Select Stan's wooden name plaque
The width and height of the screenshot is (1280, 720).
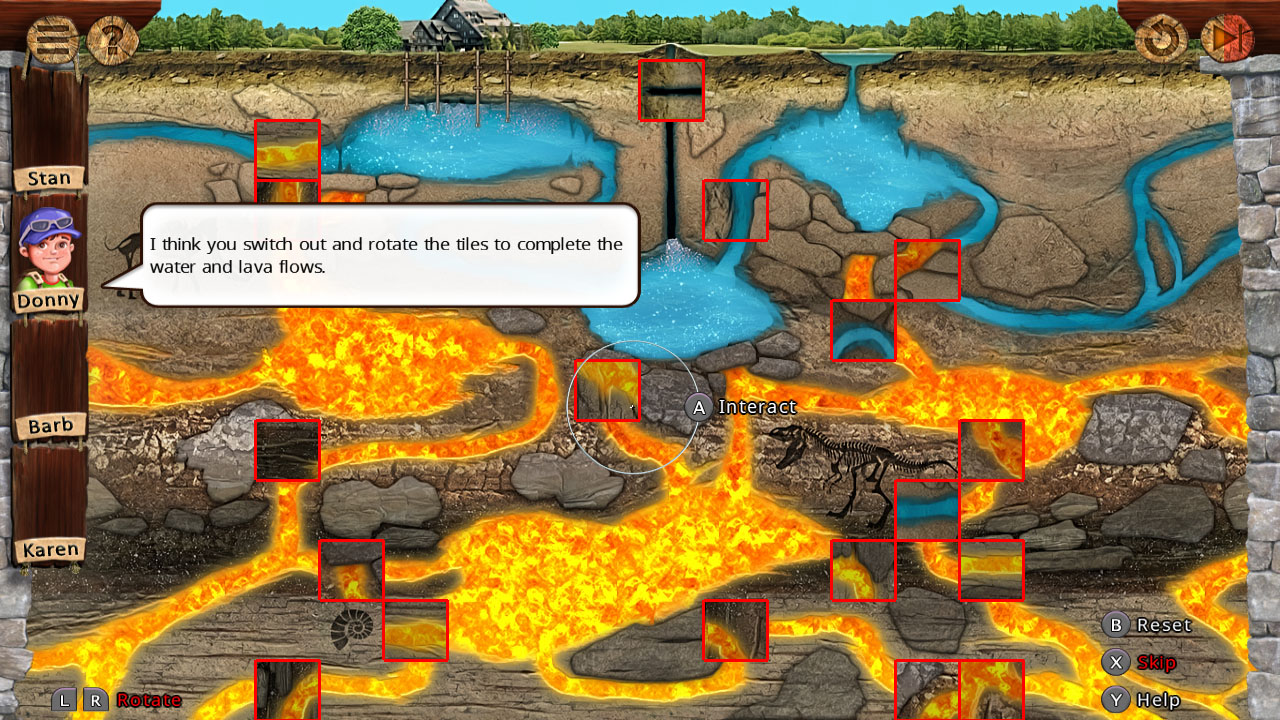tap(48, 177)
